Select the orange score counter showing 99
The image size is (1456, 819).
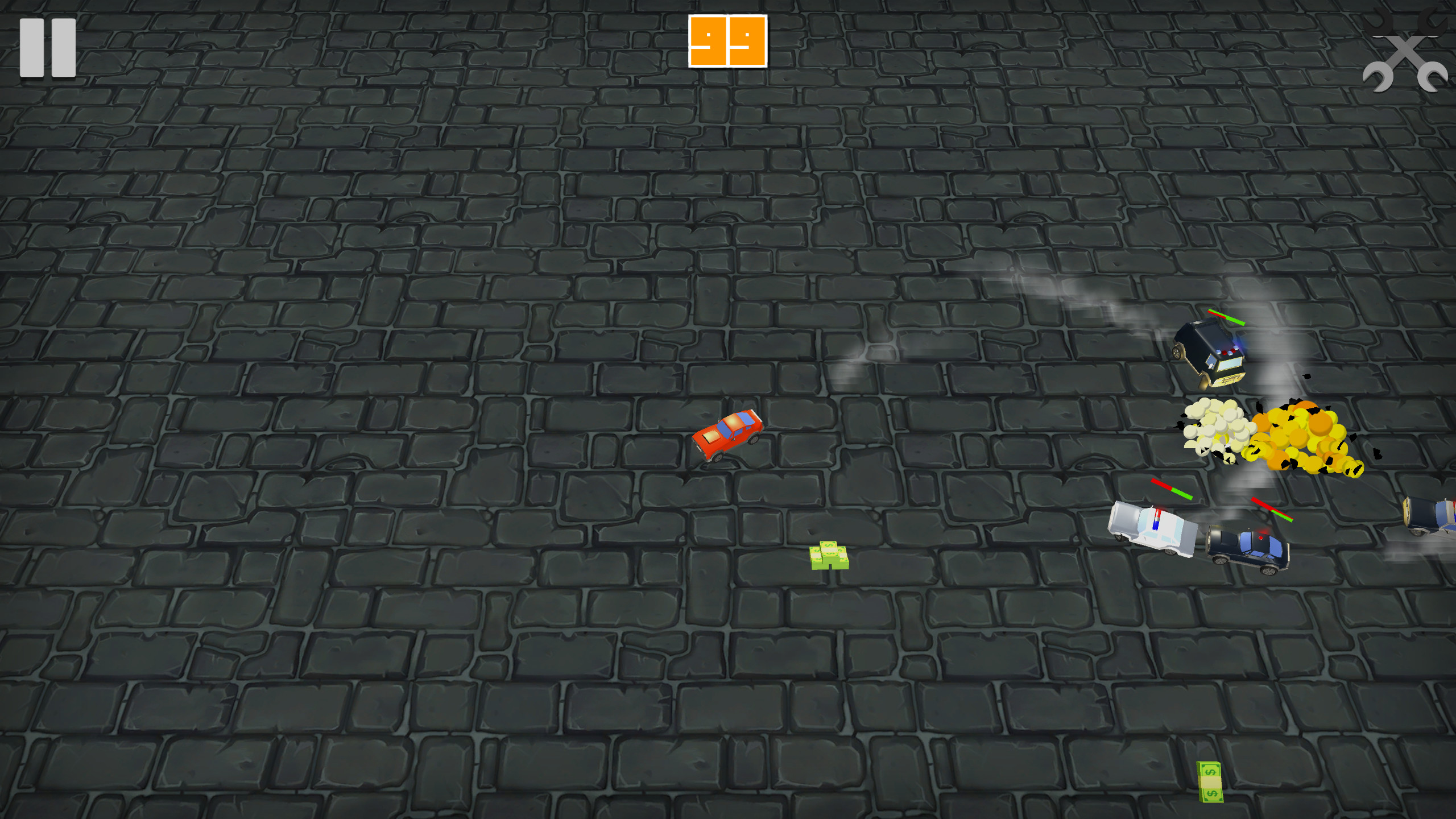coord(727,41)
